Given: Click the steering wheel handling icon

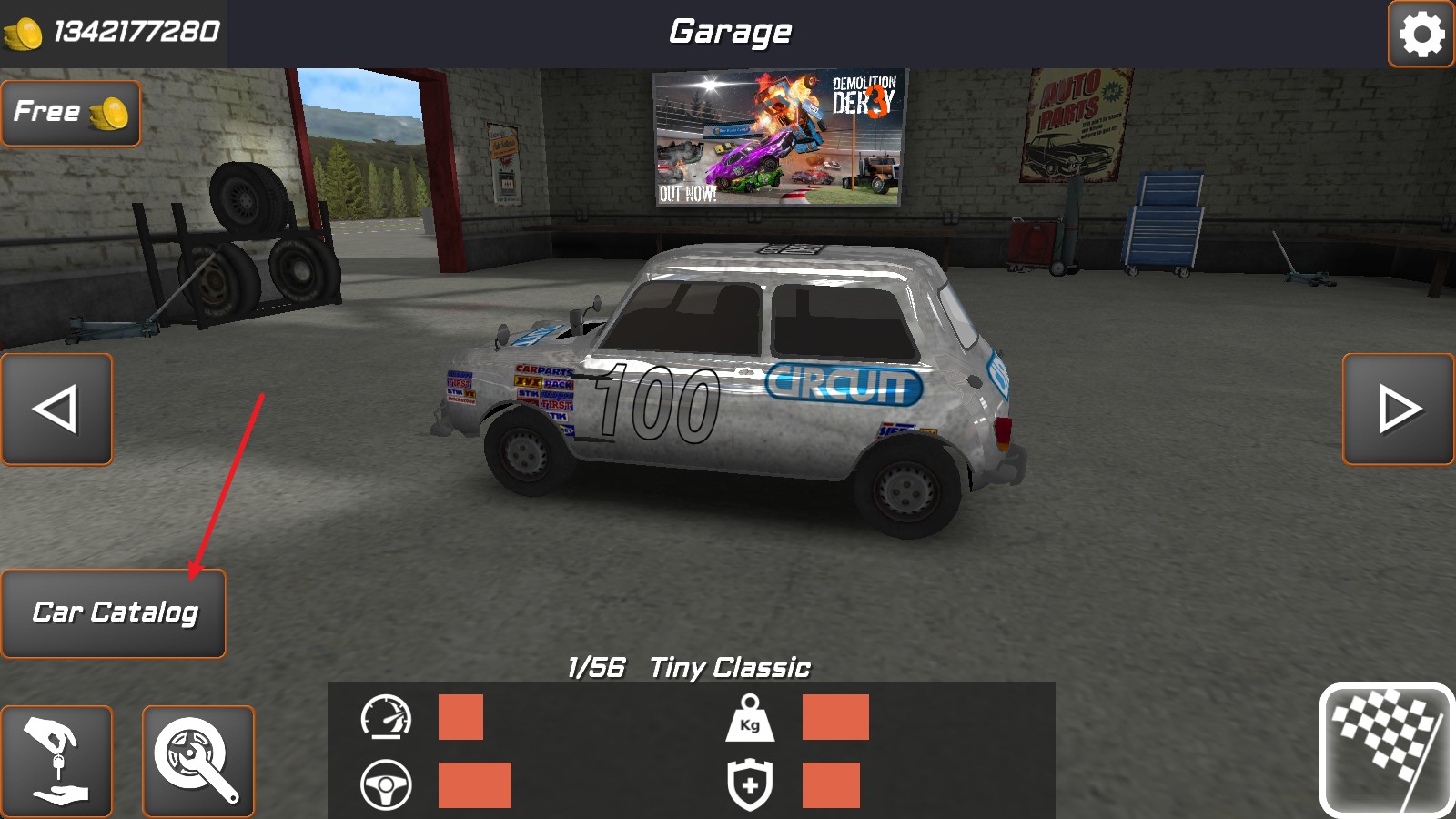Looking at the screenshot, I should (x=387, y=783).
